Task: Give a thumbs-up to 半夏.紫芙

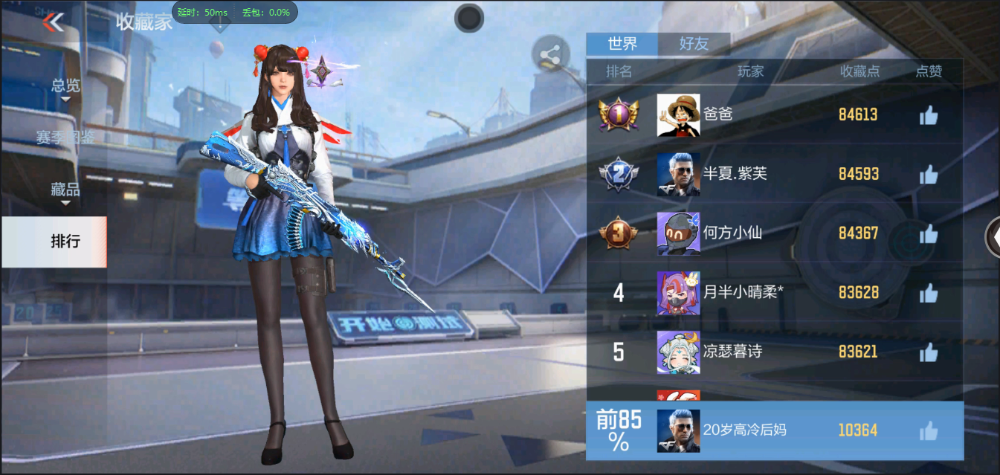Action: click(928, 174)
